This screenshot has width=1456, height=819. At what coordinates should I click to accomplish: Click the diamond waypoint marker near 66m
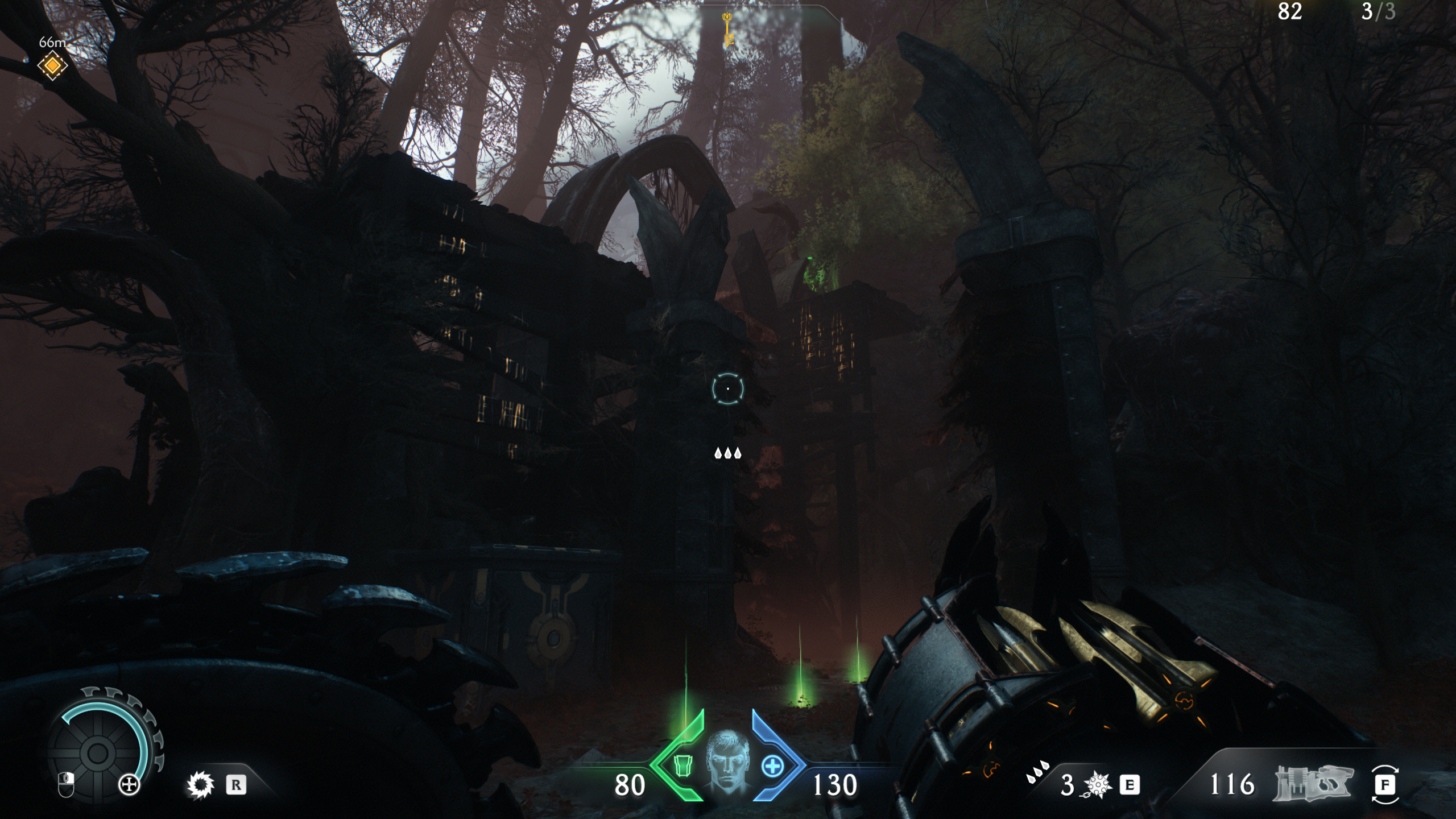tap(52, 67)
